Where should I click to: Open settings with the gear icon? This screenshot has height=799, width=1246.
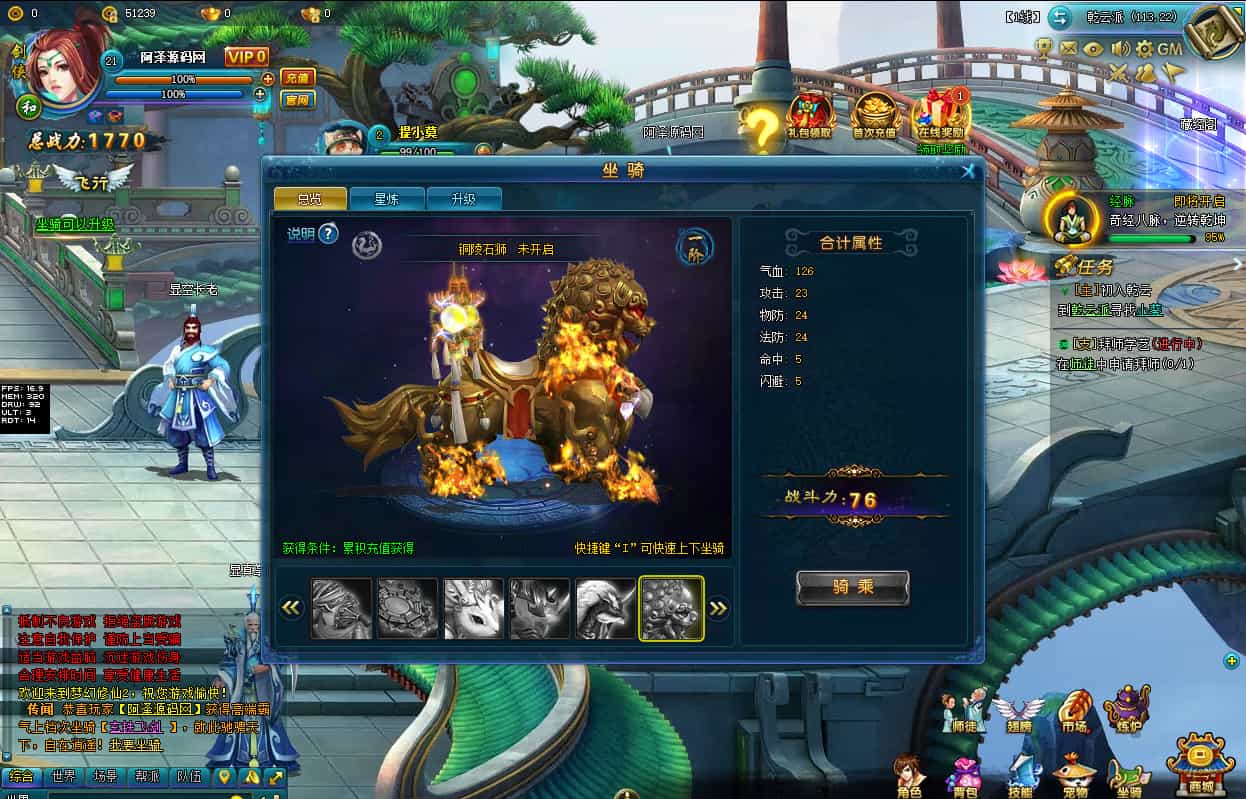(1144, 47)
